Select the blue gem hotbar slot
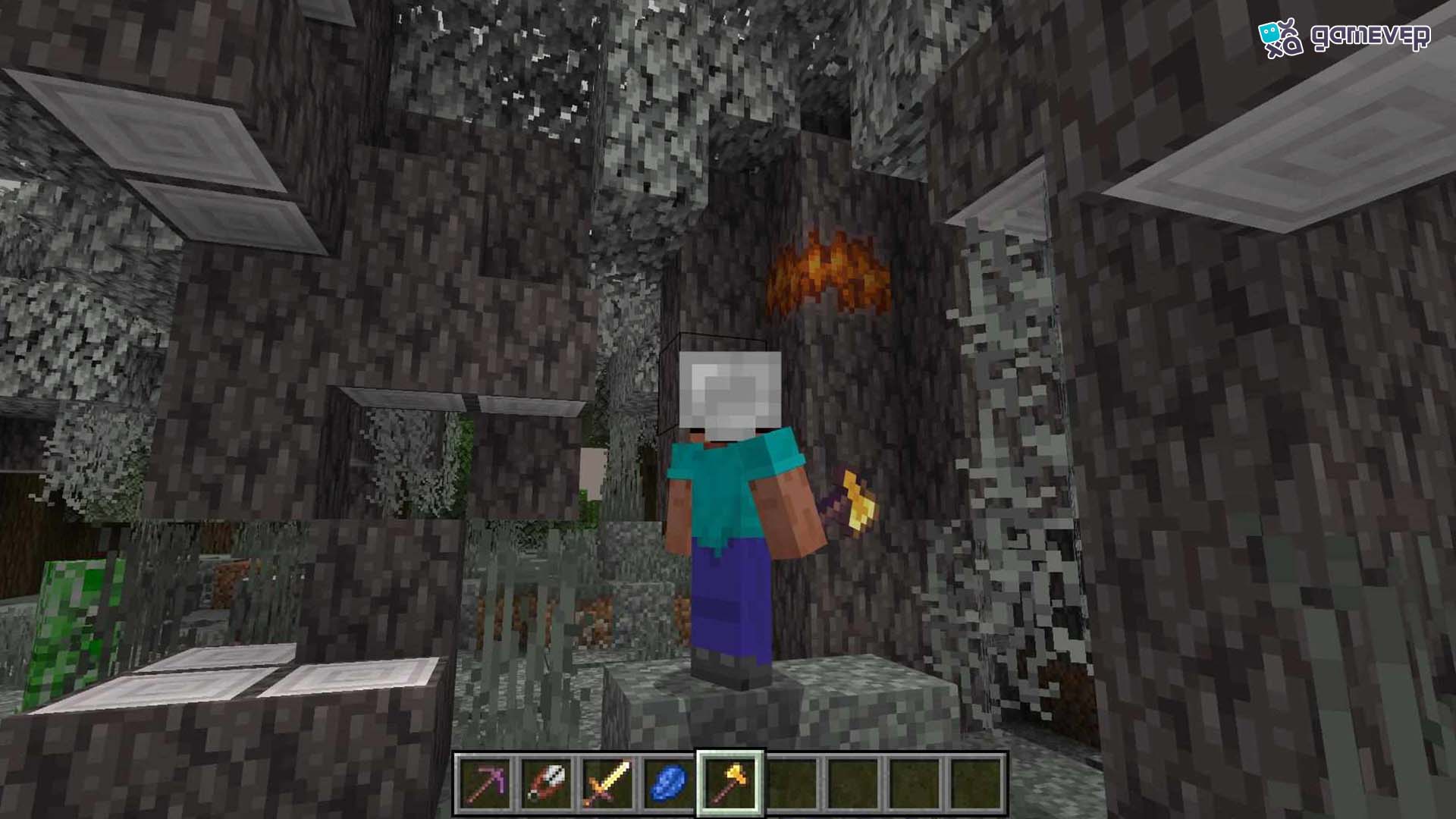The width and height of the screenshot is (1456, 819). click(x=670, y=783)
